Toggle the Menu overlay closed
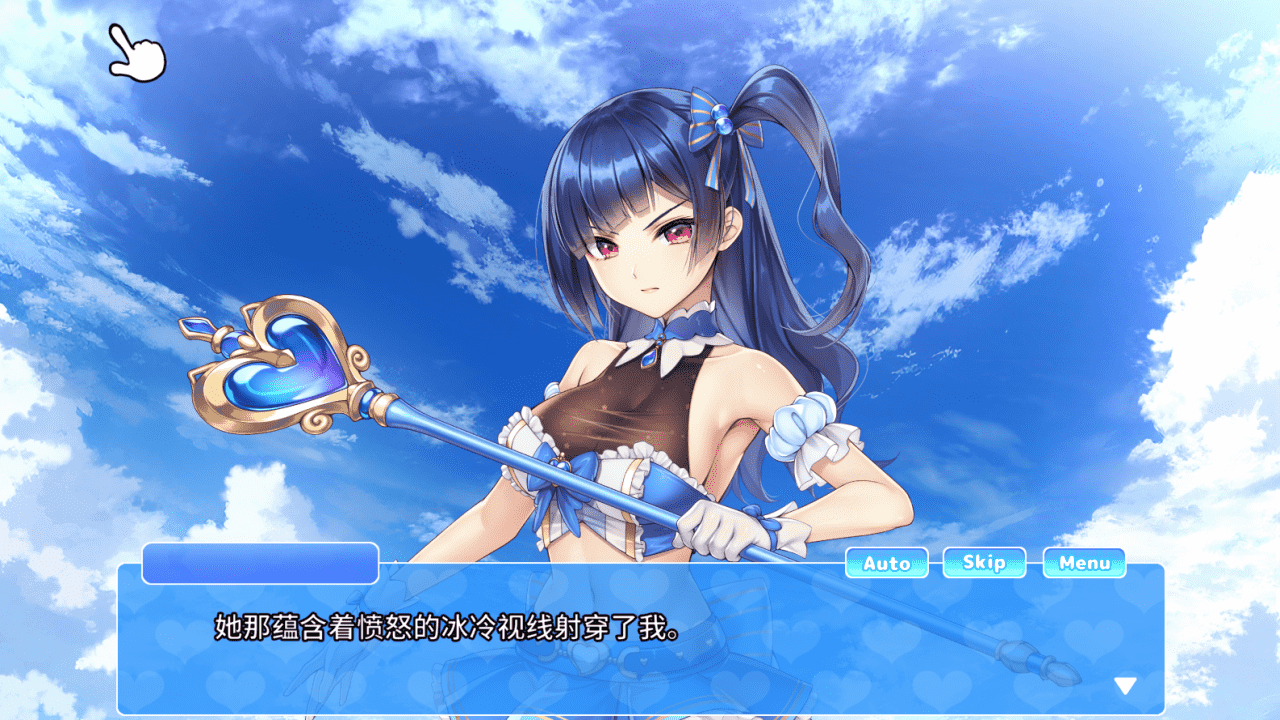Image resolution: width=1280 pixels, height=720 pixels. pos(1084,563)
